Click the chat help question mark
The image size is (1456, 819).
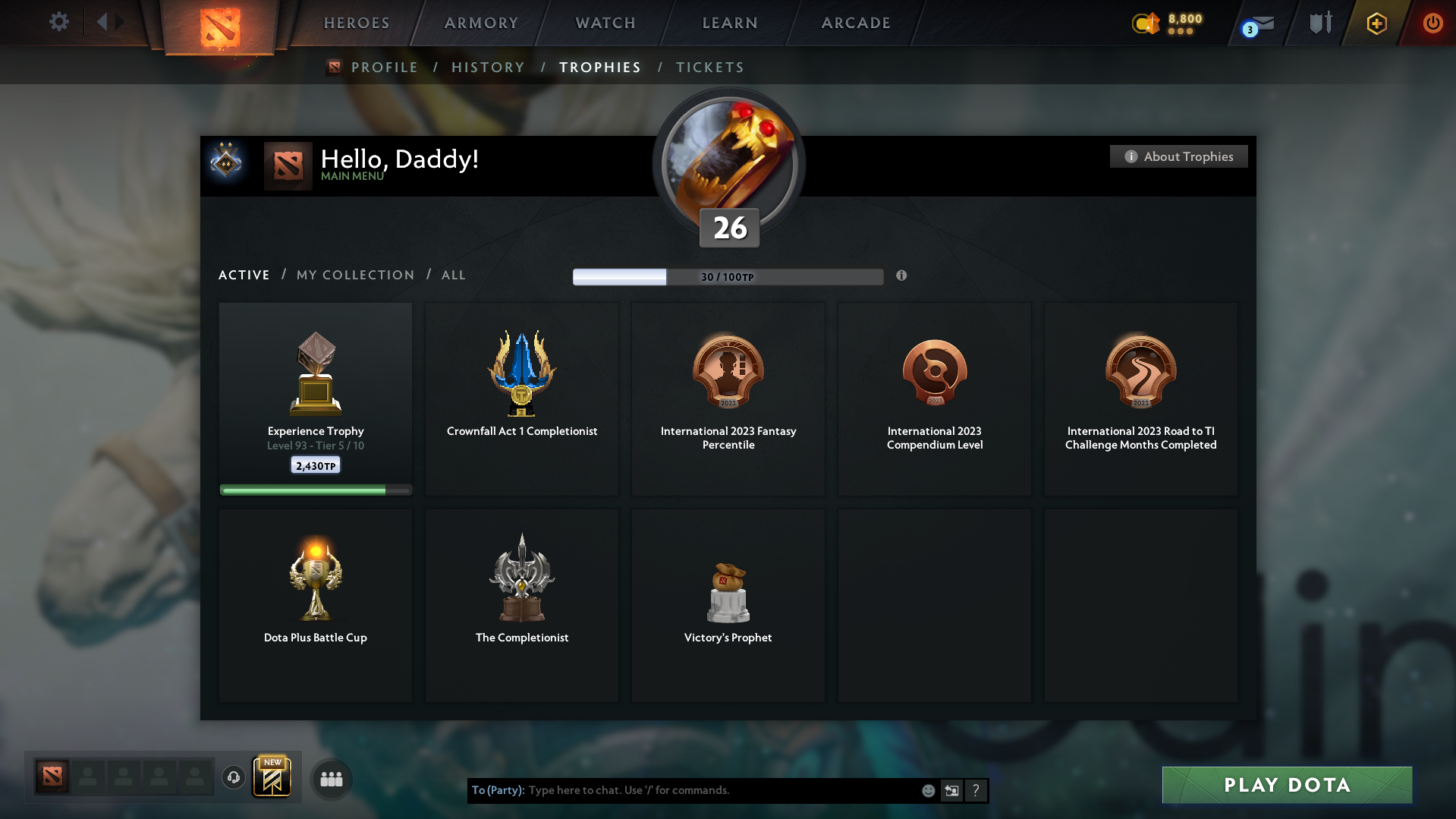[x=976, y=790]
